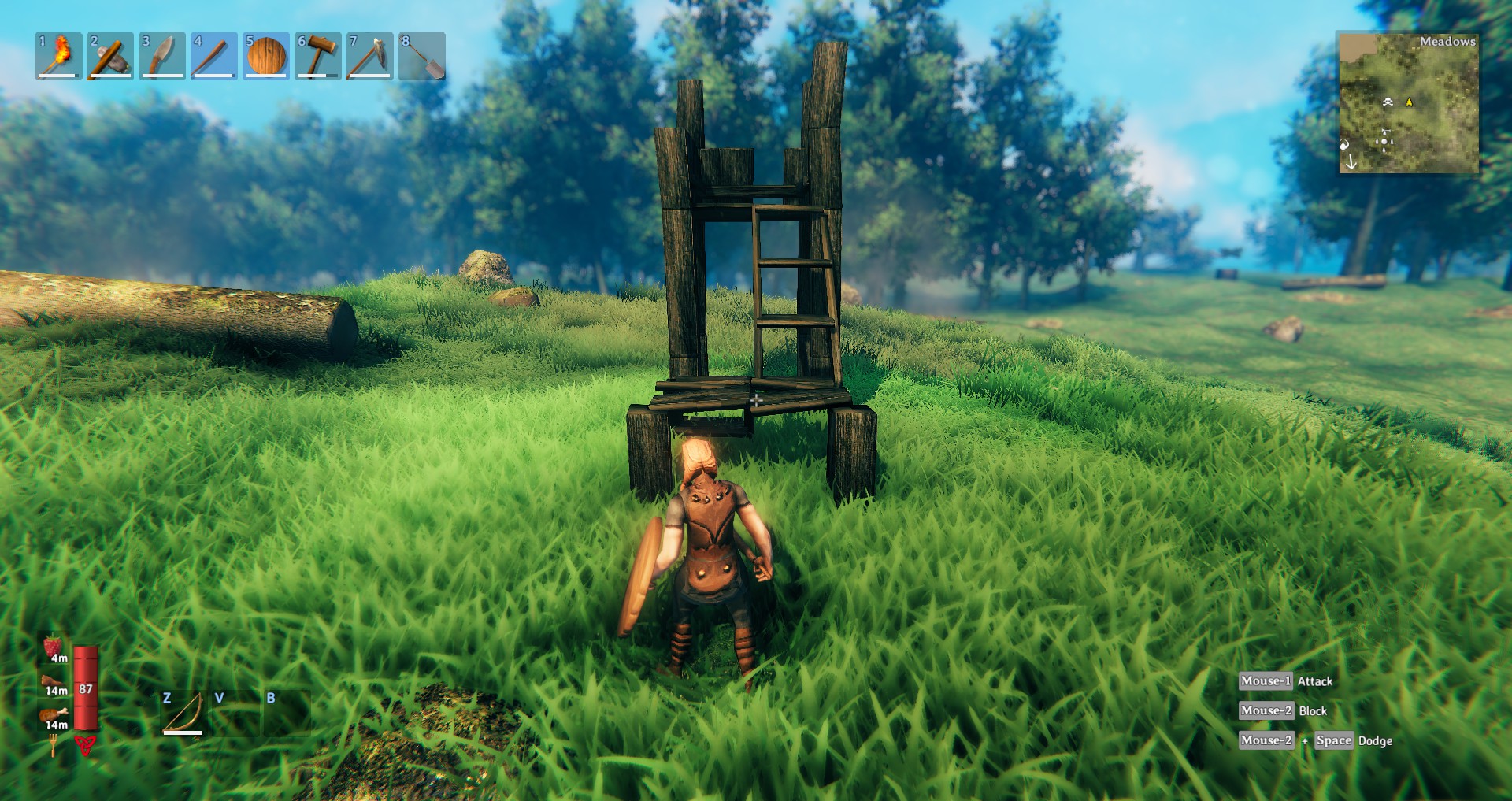Select the bow in the Z quick slot
The height and width of the screenshot is (801, 1512).
[x=183, y=713]
